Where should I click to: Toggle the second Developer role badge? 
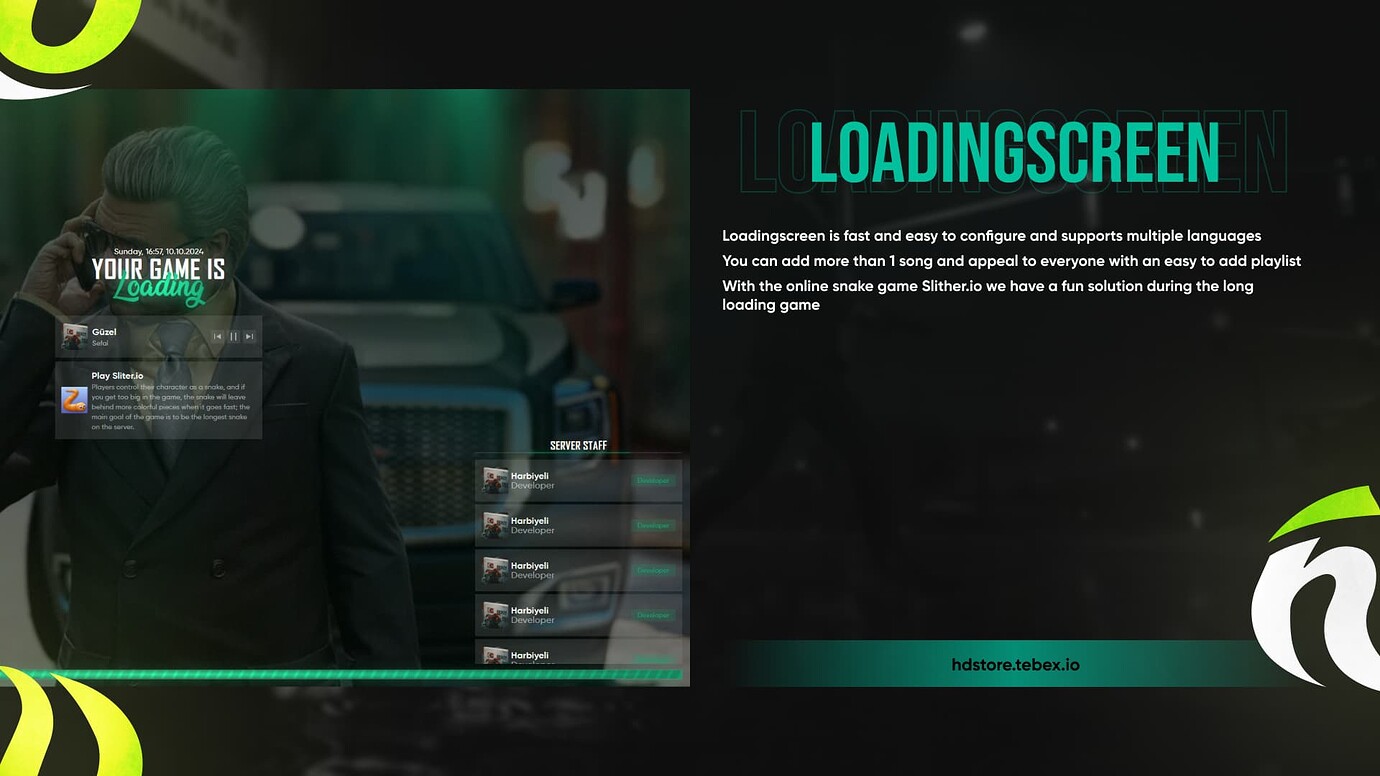pos(652,525)
